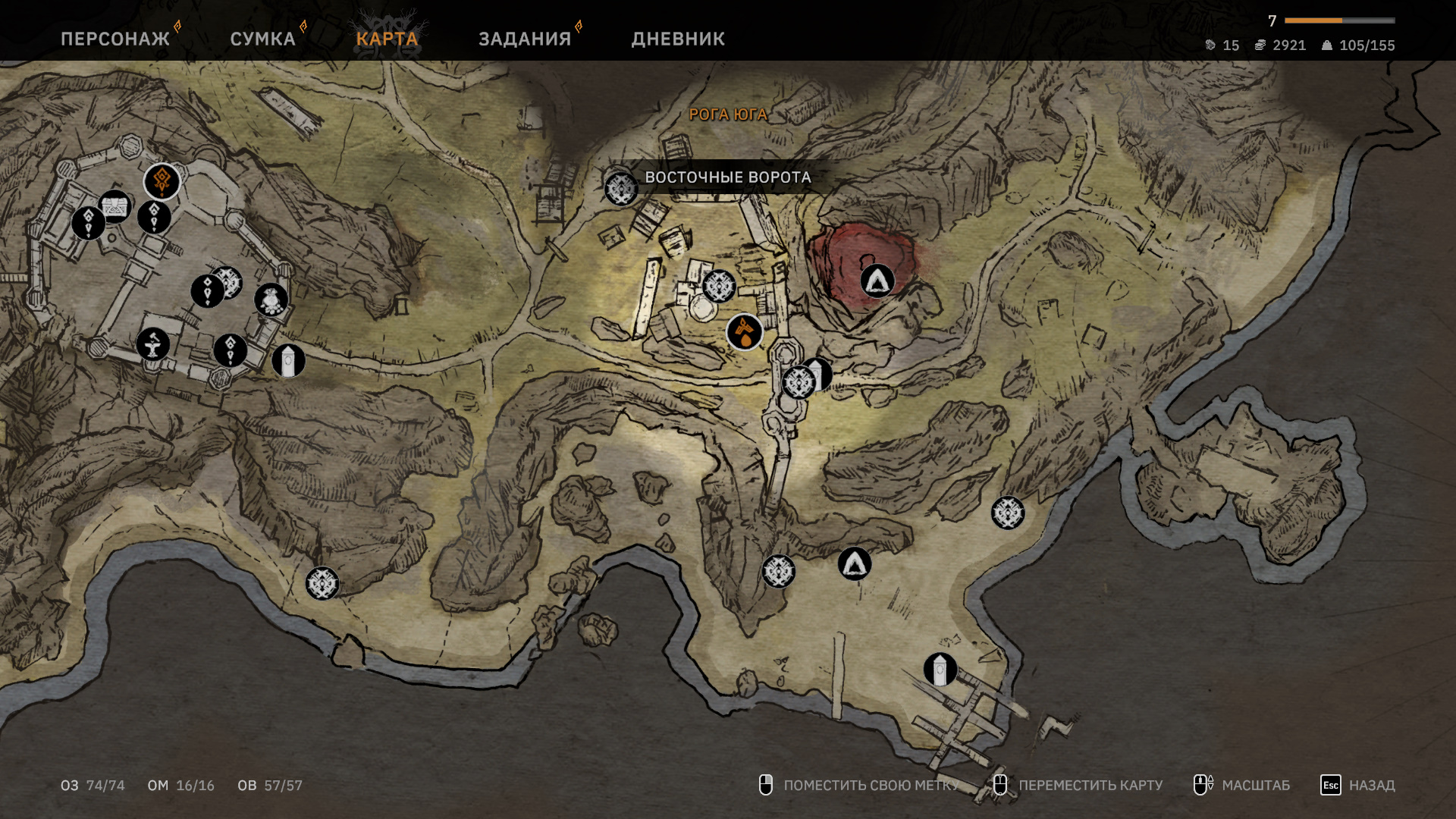Select the obelisk marker by the docks
Viewport: 1456px width, 819px height.
(x=940, y=670)
